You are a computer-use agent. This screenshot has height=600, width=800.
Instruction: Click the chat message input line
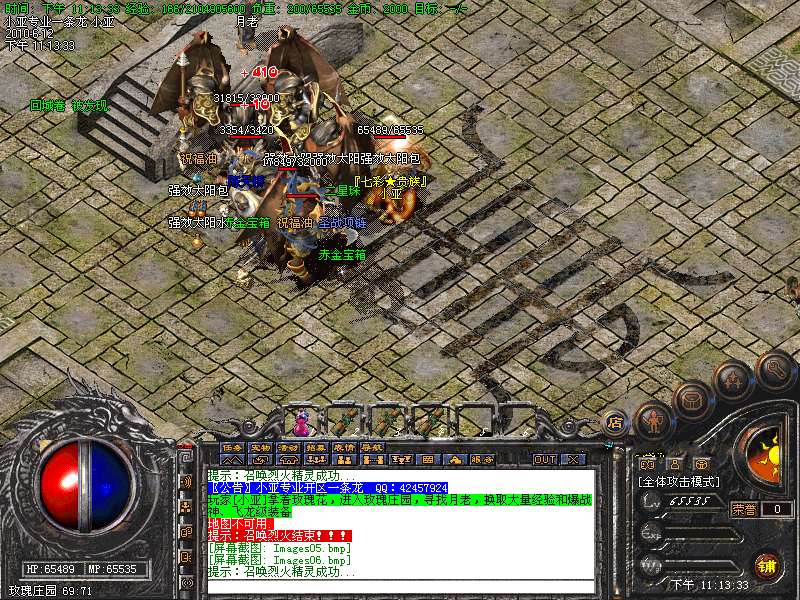pos(400,587)
